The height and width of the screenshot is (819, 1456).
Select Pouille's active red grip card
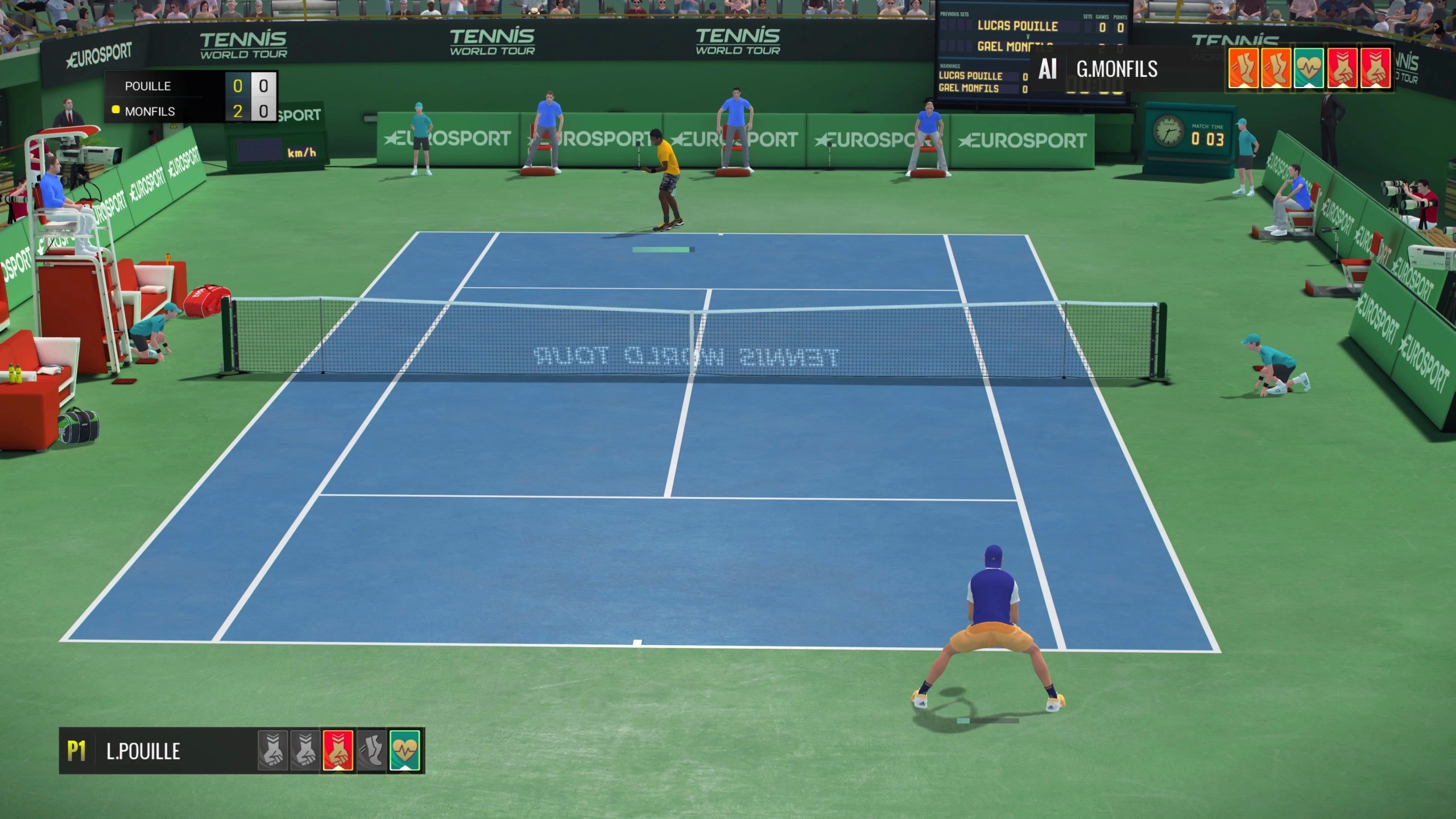tap(338, 752)
